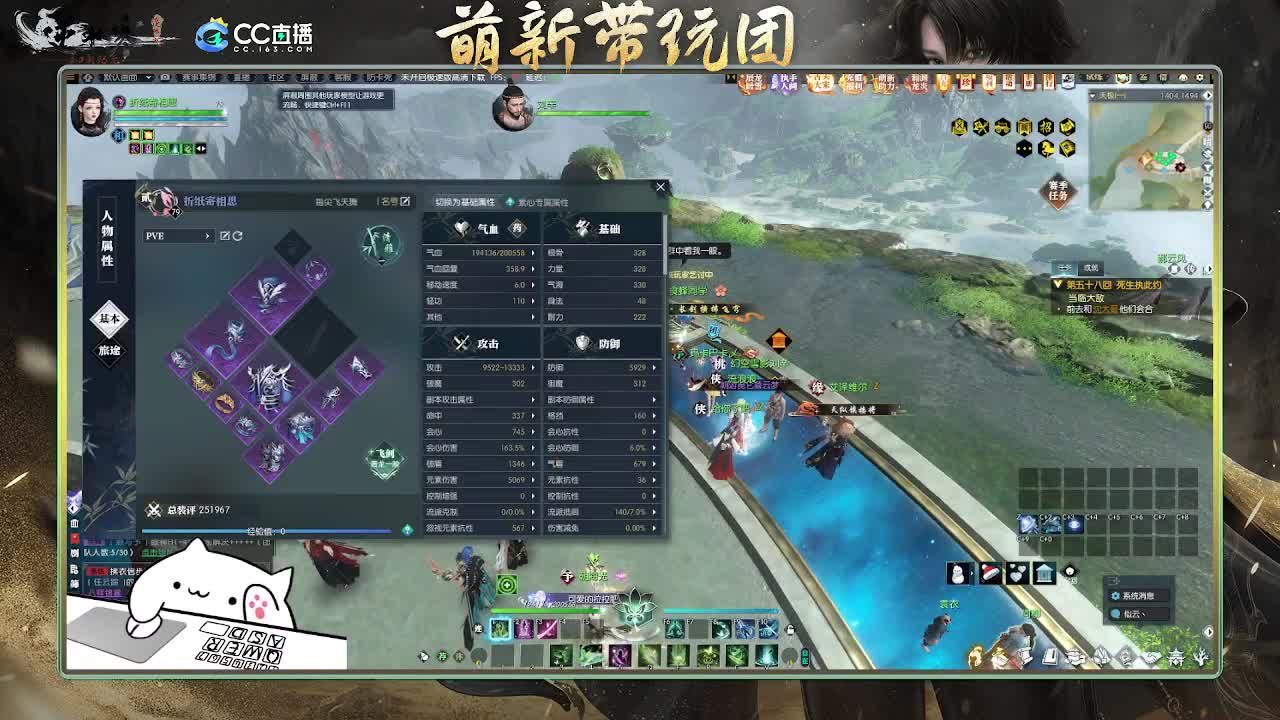Click a green skill icon on the hotbar
This screenshot has width=1280, height=720.
tap(500, 627)
